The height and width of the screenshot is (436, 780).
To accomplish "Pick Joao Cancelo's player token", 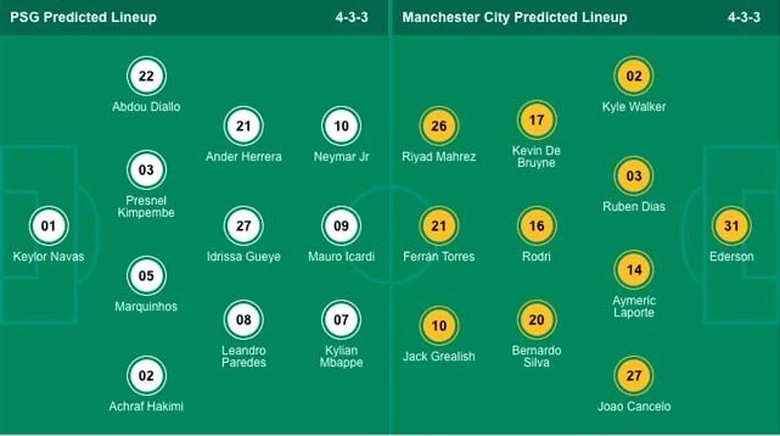I will click(x=634, y=376).
